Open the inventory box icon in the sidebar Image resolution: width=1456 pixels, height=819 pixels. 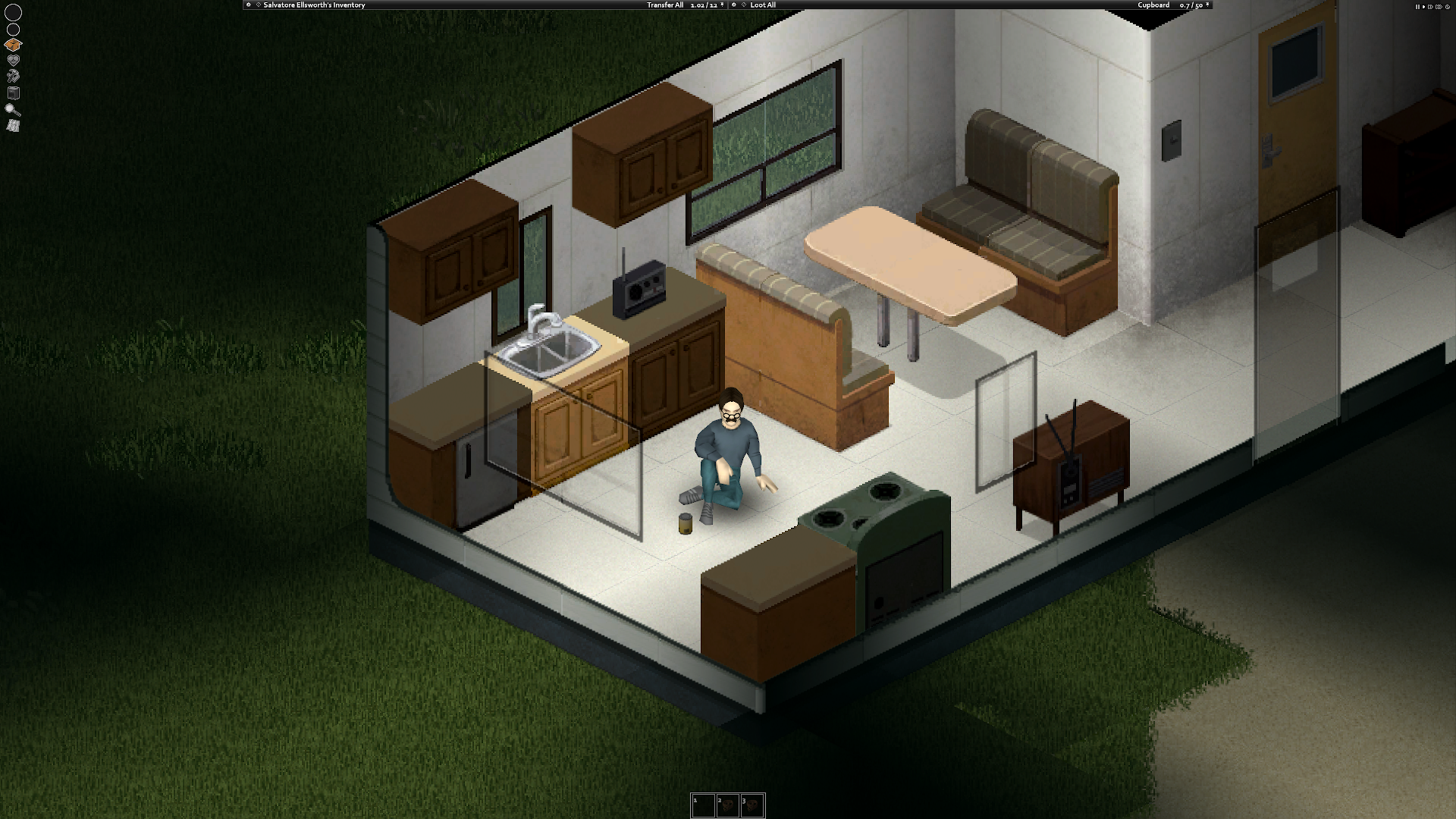click(x=13, y=43)
